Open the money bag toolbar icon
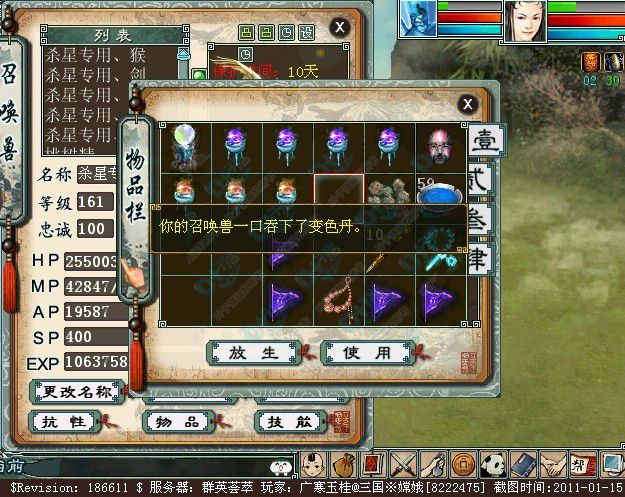Image resolution: width=625 pixels, height=497 pixels. click(343, 465)
